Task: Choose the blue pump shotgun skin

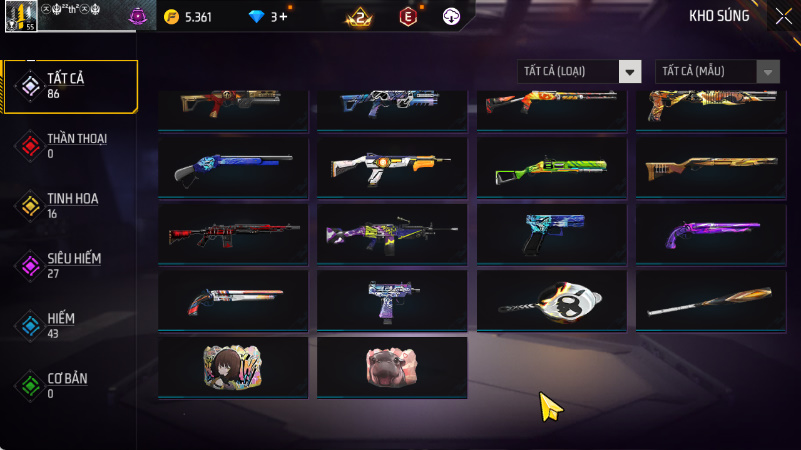Action: point(233,168)
